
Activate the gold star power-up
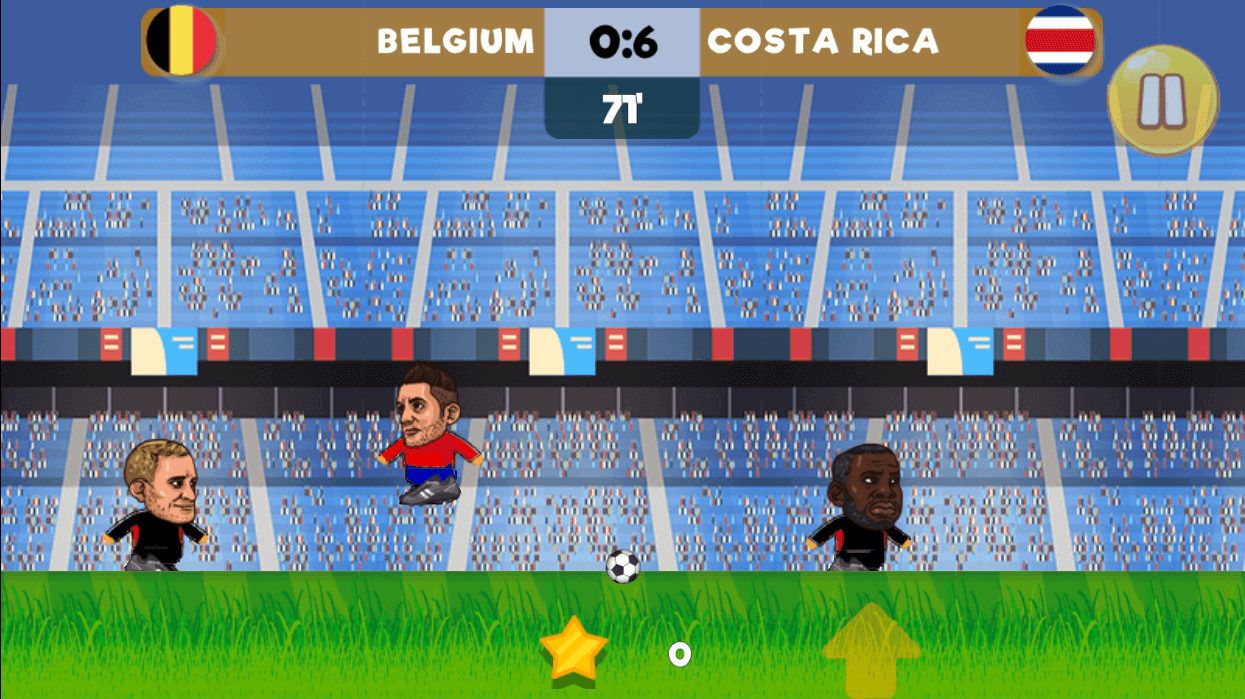point(574,649)
